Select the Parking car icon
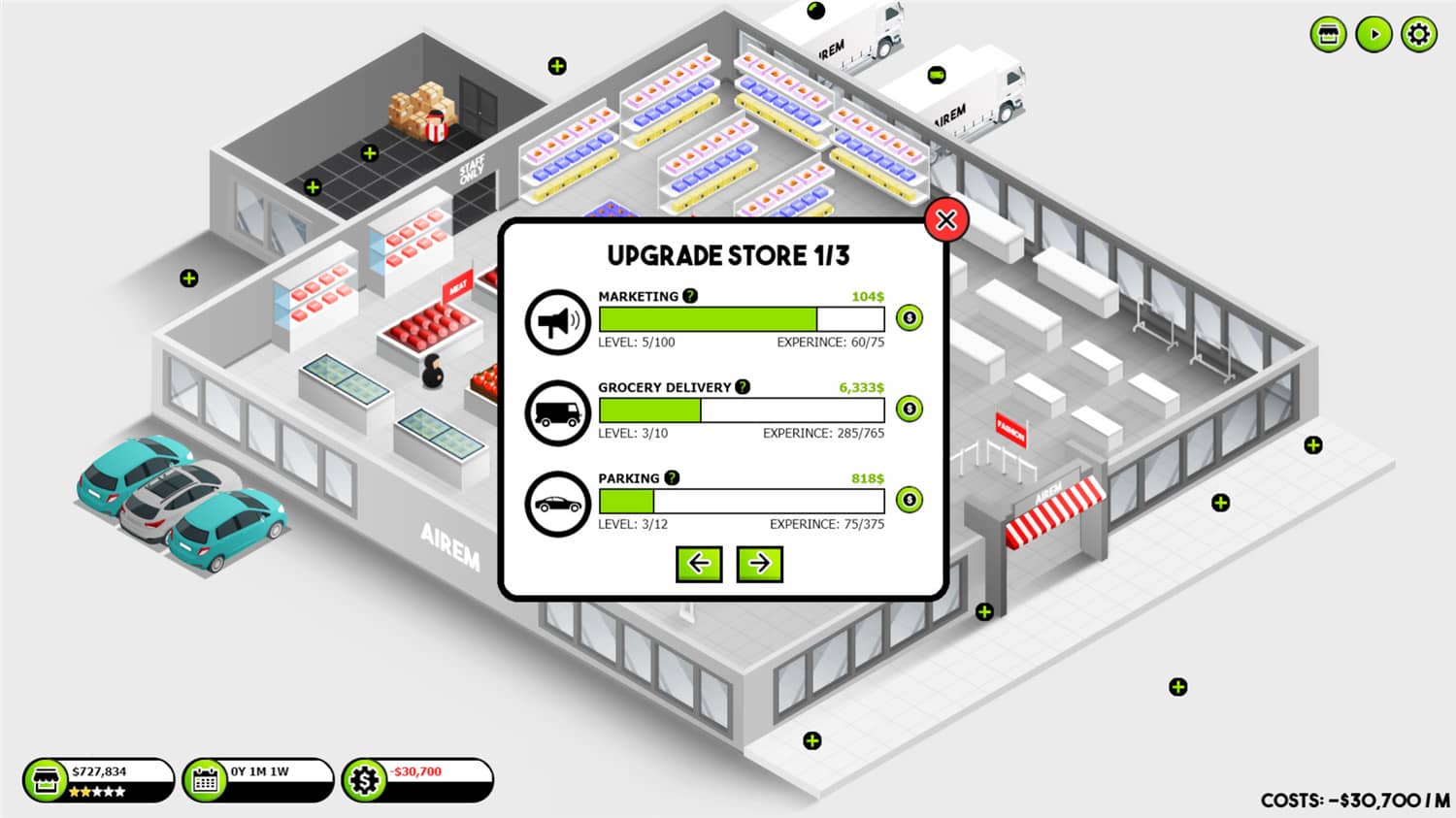The width and height of the screenshot is (1456, 818). (556, 503)
